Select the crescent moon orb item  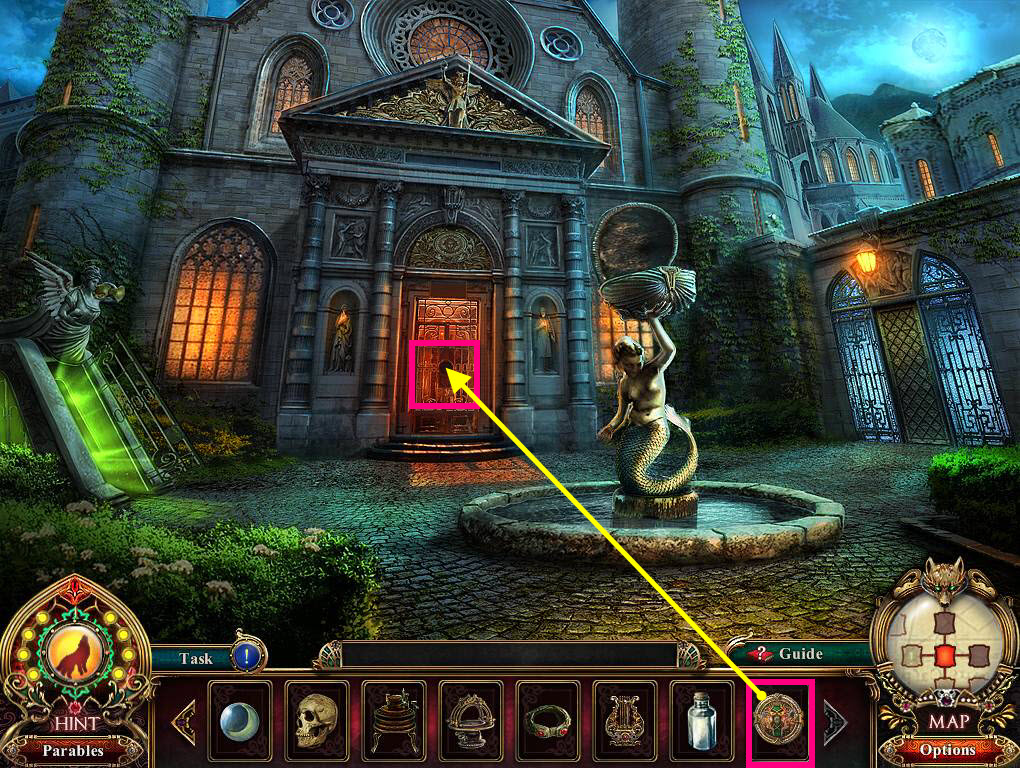coord(239,720)
